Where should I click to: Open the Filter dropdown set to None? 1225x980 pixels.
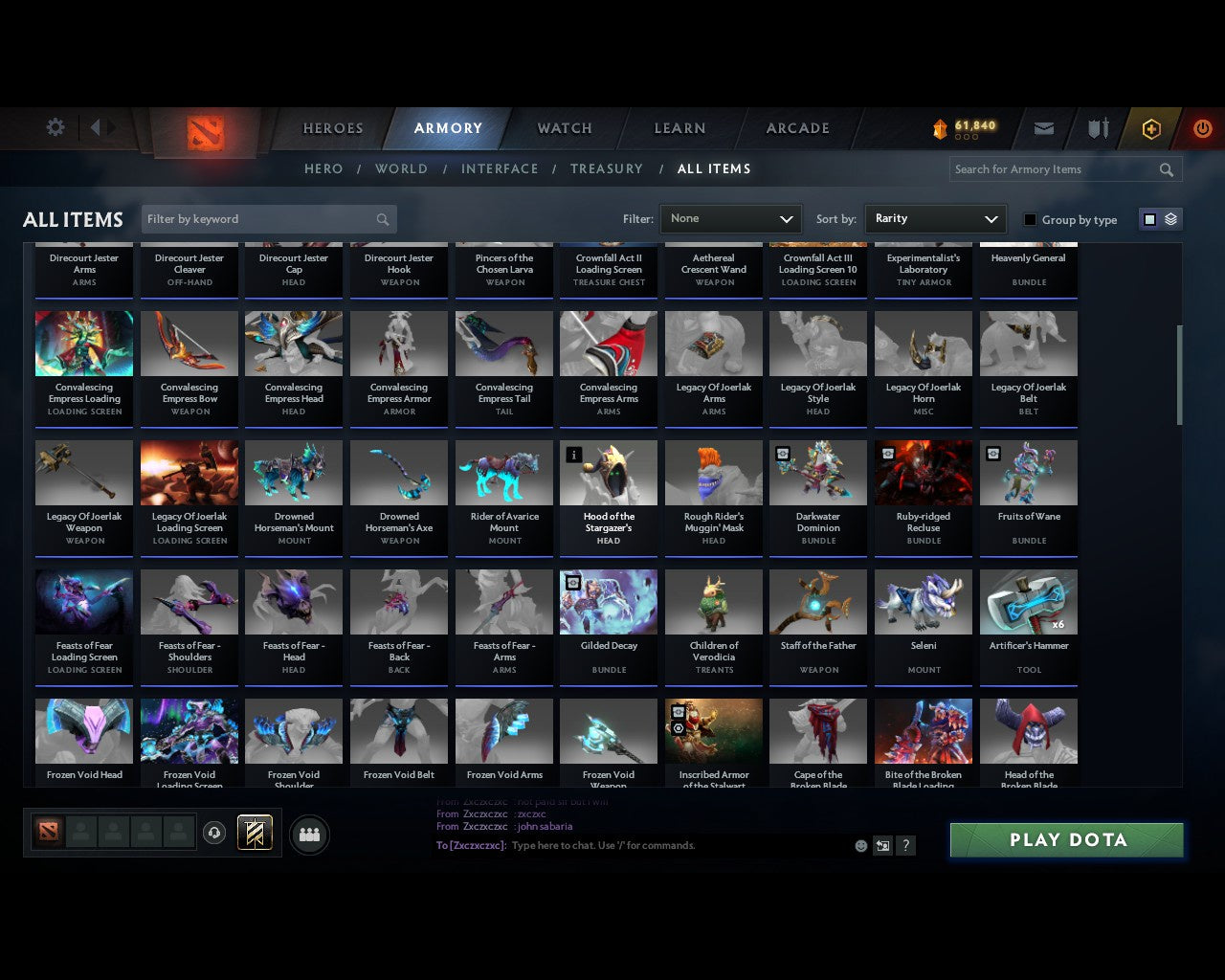click(730, 218)
